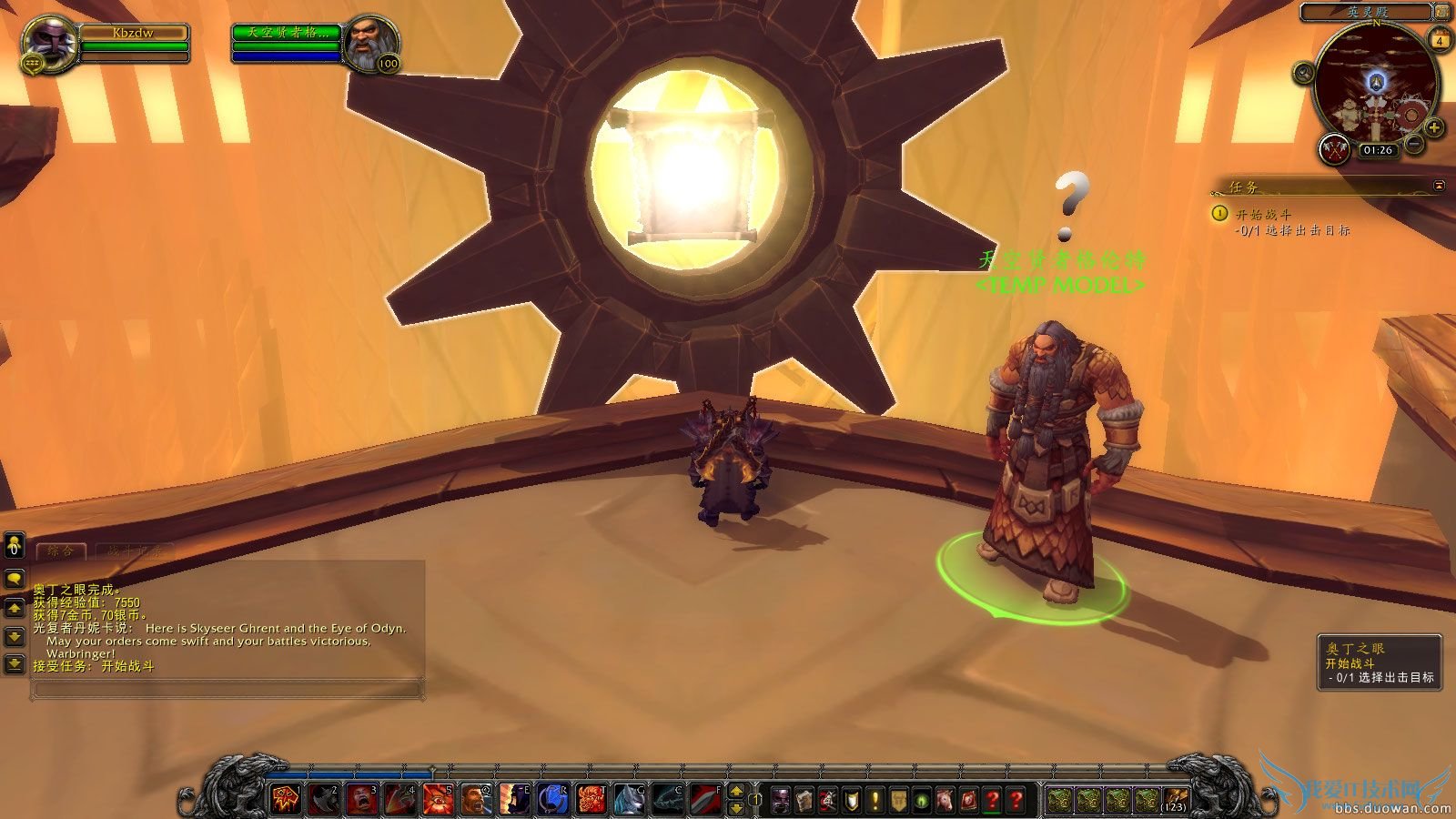Open the minimap tracking magnifier menu

(1303, 73)
